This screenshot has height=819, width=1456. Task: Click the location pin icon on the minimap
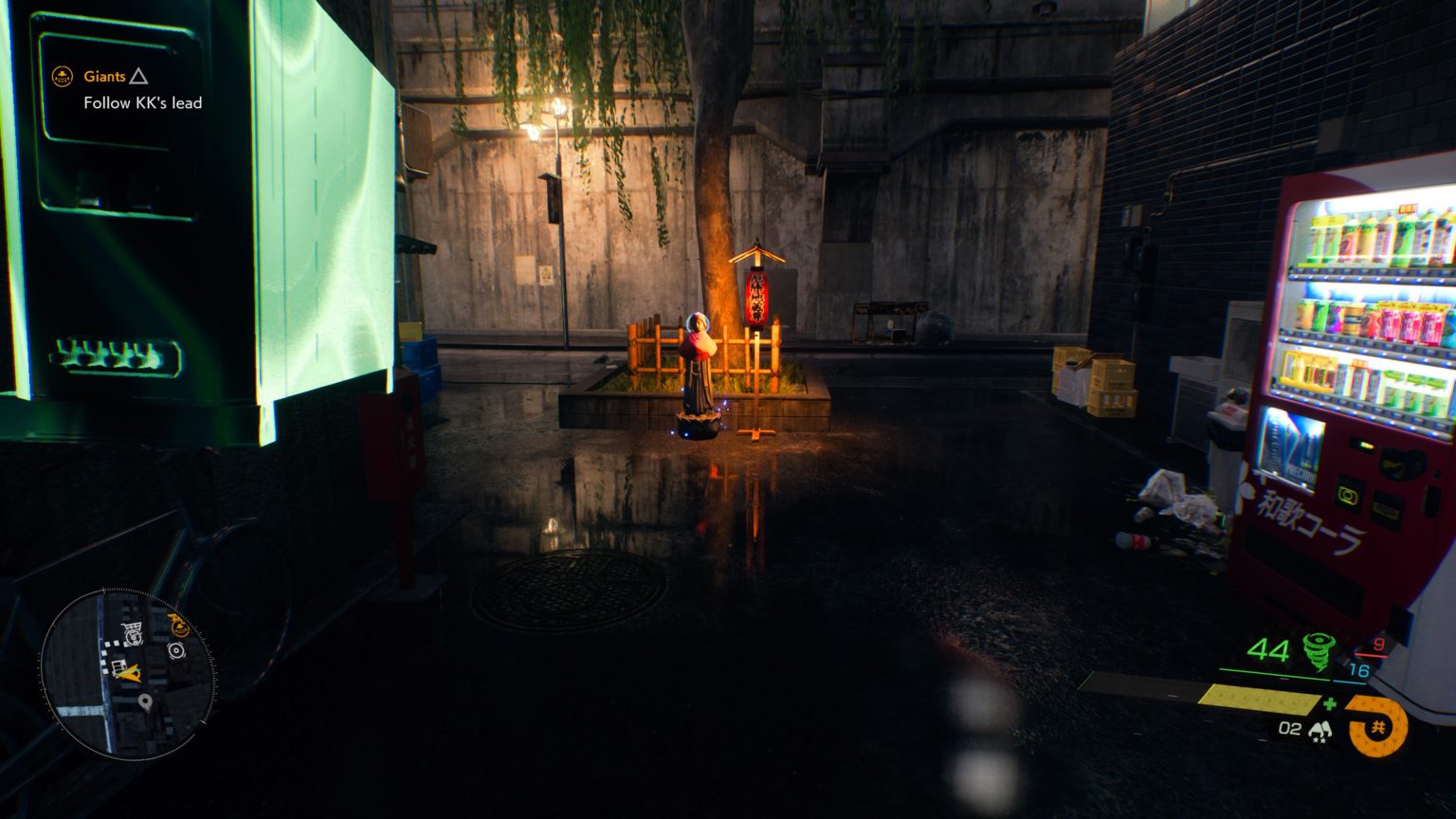(x=145, y=701)
